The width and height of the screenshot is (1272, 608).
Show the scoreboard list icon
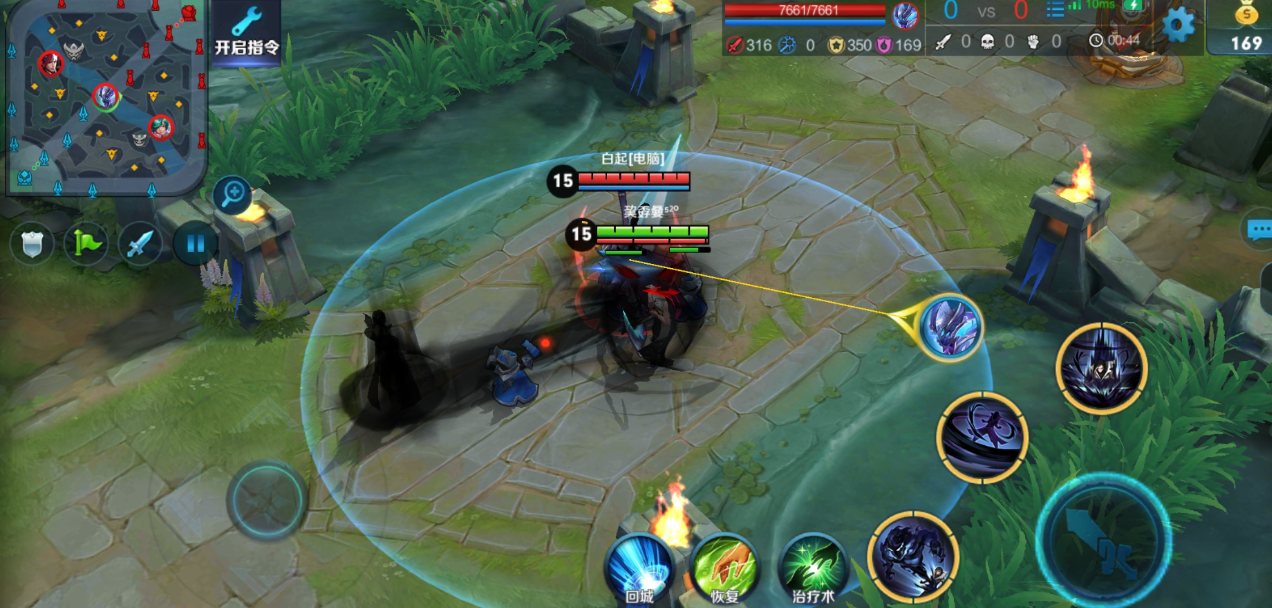coord(1055,11)
